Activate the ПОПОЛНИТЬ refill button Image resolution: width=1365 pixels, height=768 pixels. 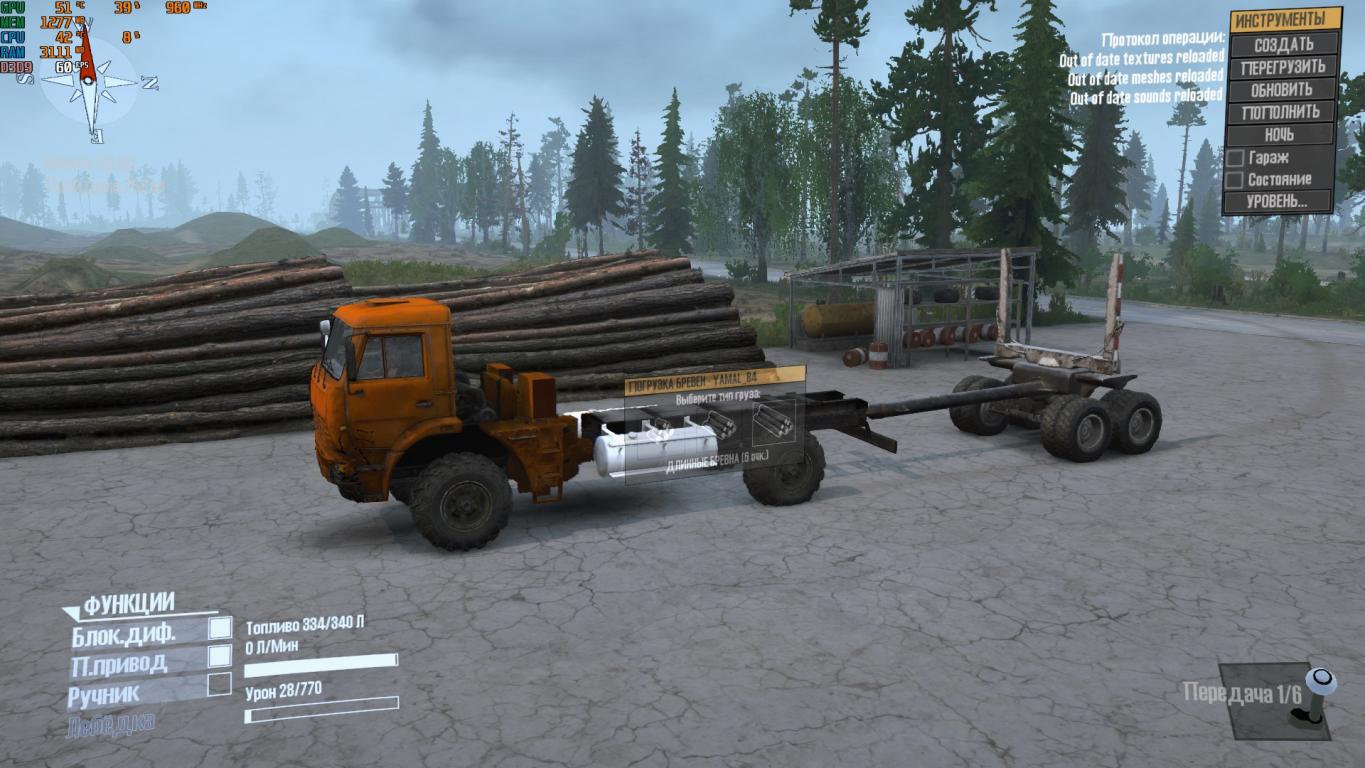(1284, 112)
